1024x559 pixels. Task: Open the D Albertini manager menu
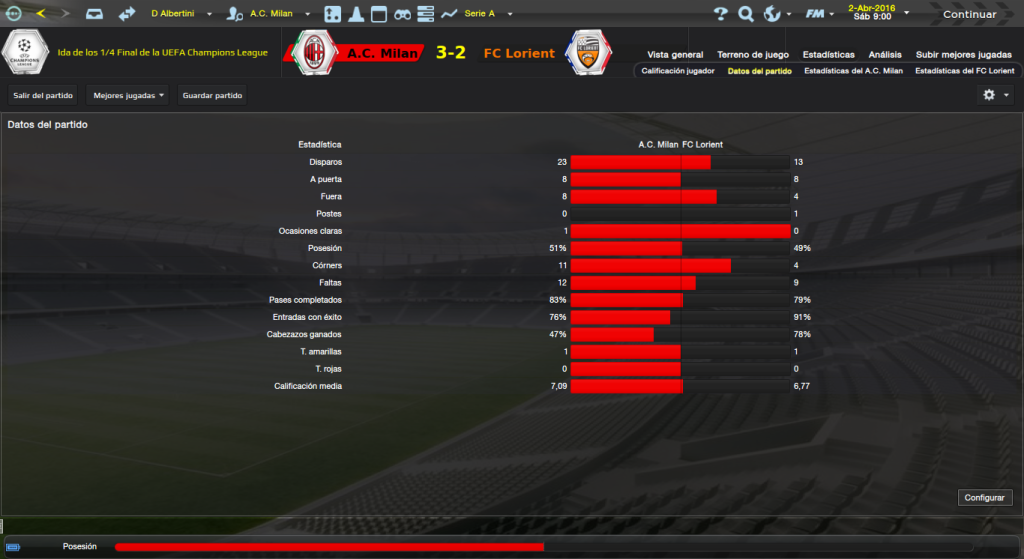[x=180, y=14]
